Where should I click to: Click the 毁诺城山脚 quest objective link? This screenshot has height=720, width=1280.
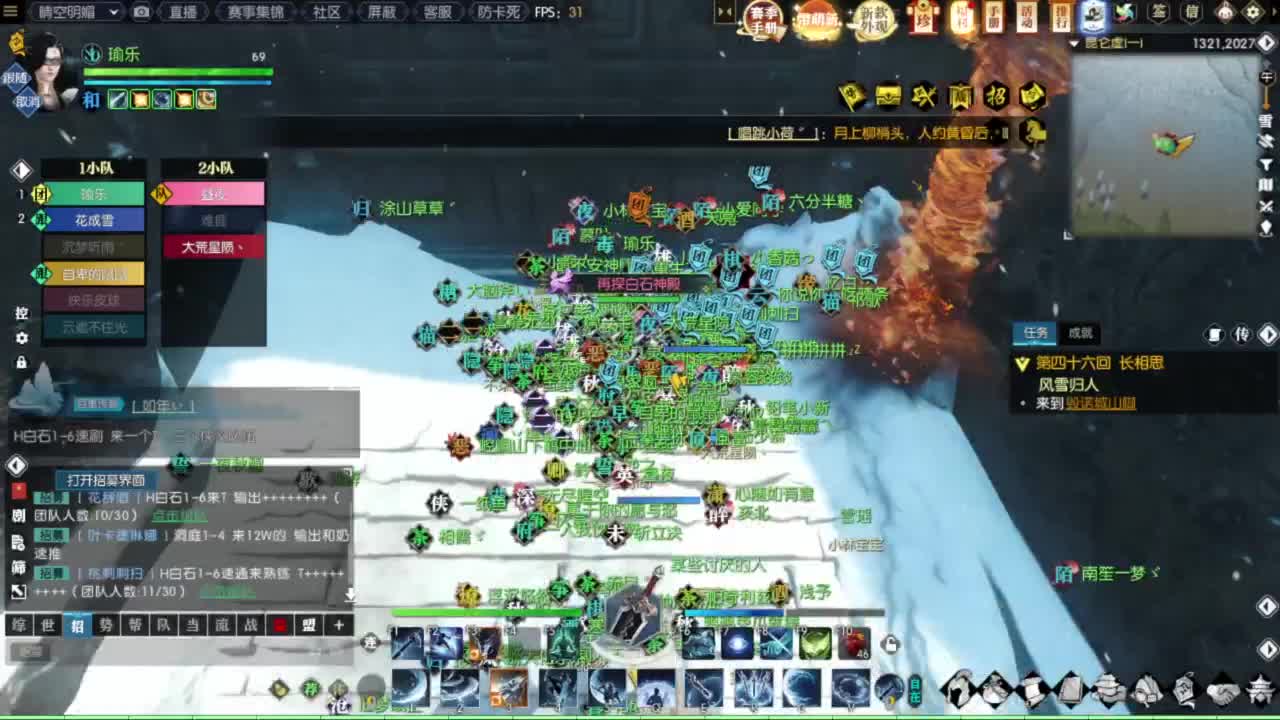(x=1100, y=403)
